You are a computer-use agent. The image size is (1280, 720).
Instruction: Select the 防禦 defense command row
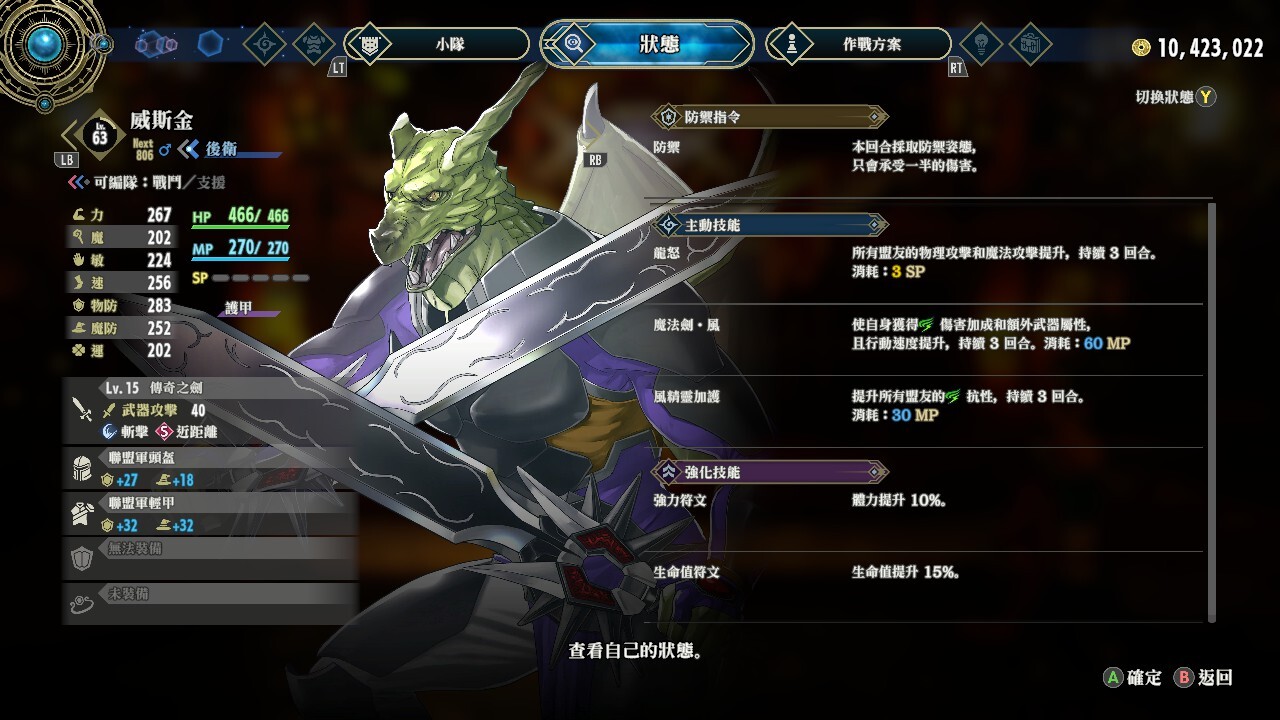pos(925,155)
